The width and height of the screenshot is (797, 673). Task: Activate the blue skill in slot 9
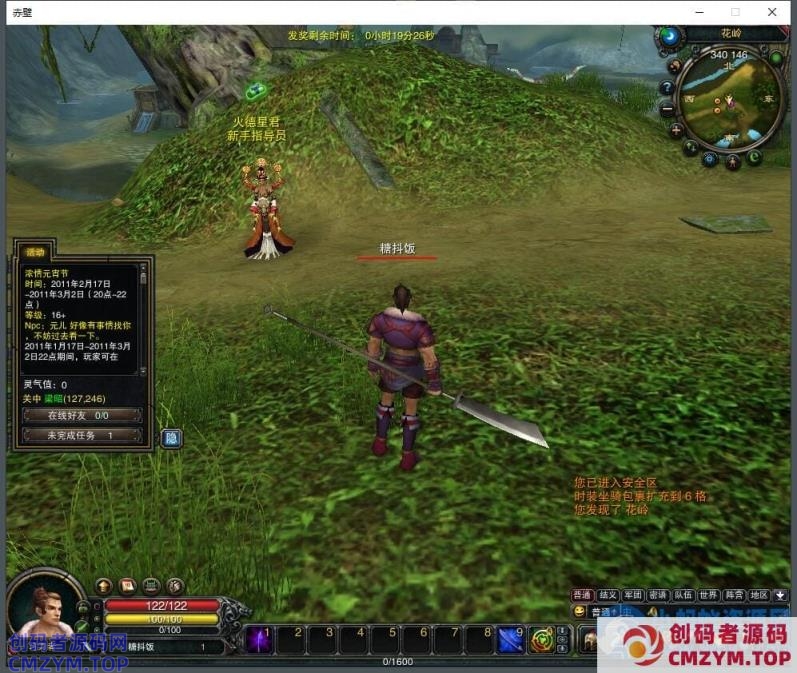coord(511,638)
